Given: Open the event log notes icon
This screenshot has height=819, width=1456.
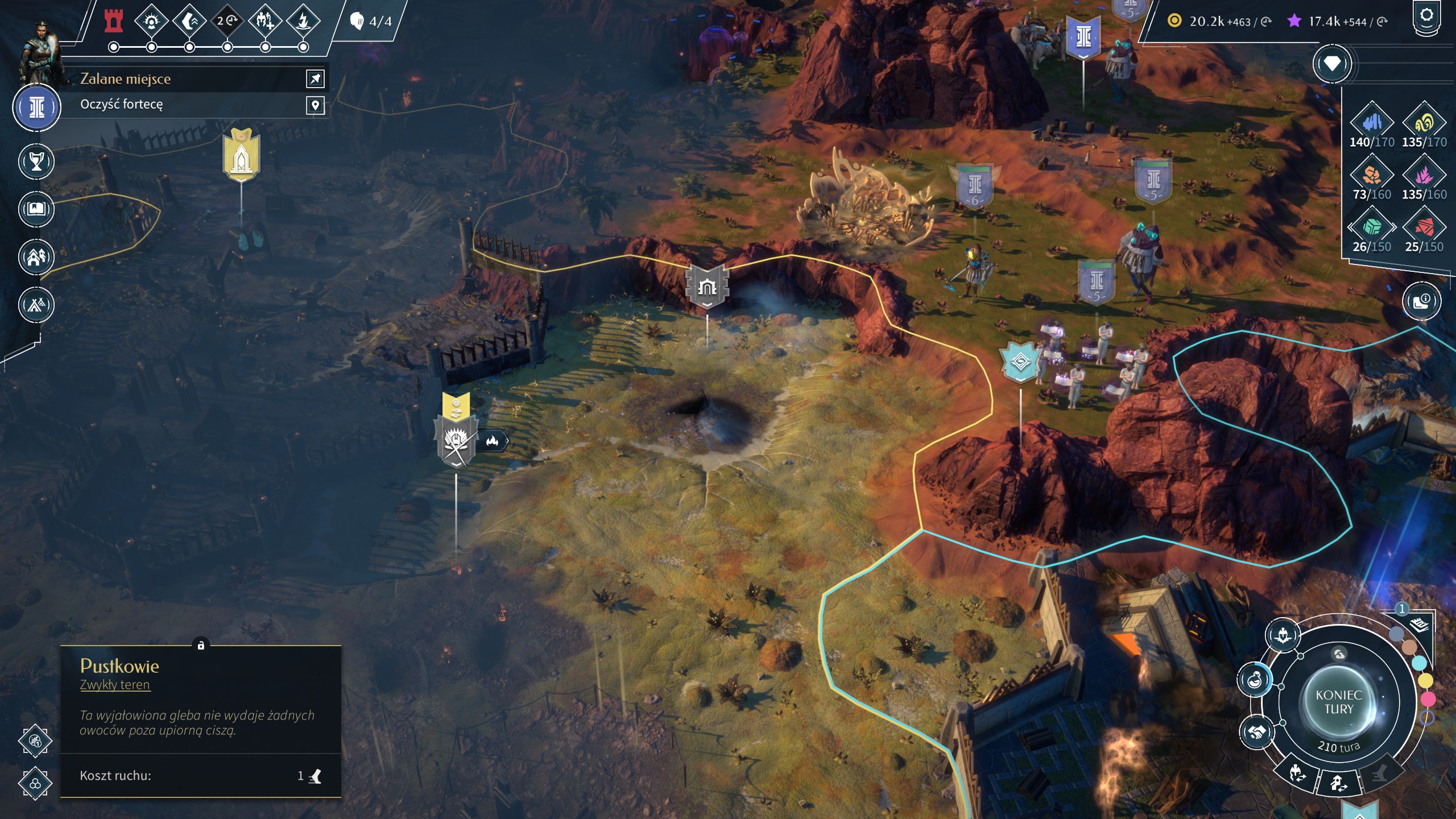Looking at the screenshot, I should pos(1420,624).
